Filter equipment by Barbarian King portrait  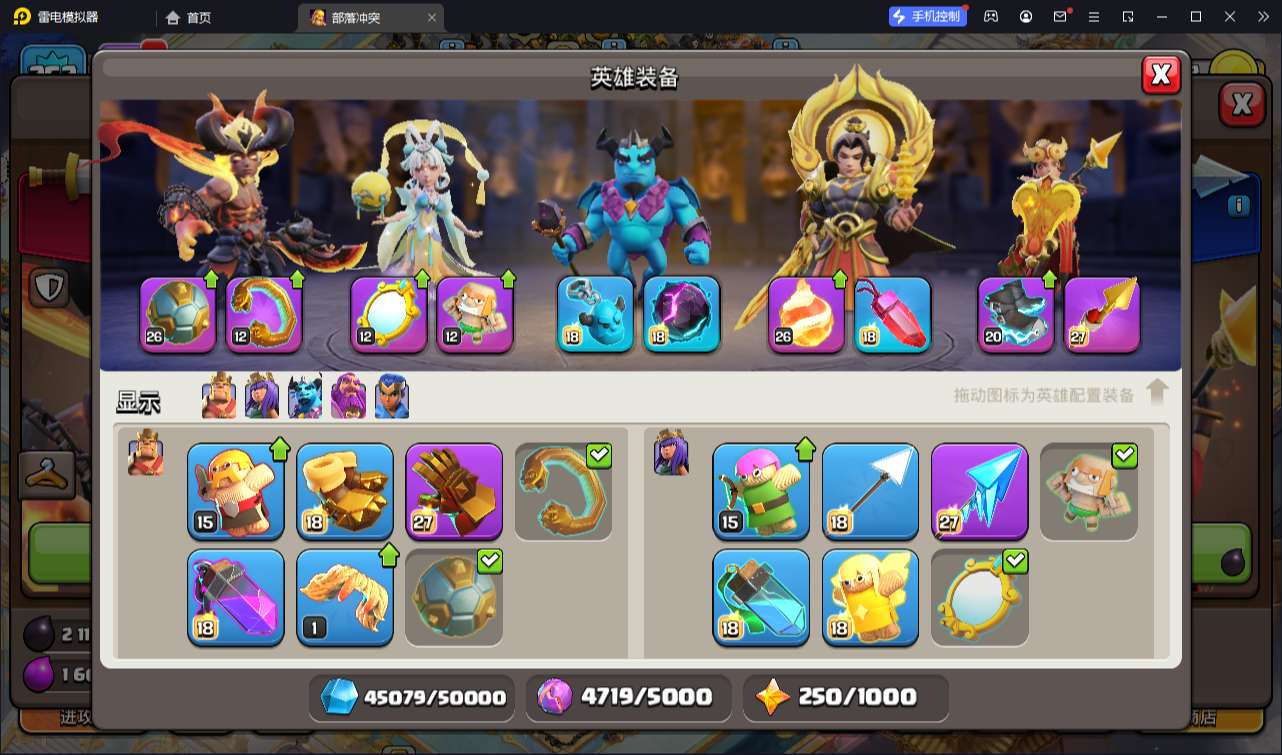point(219,396)
